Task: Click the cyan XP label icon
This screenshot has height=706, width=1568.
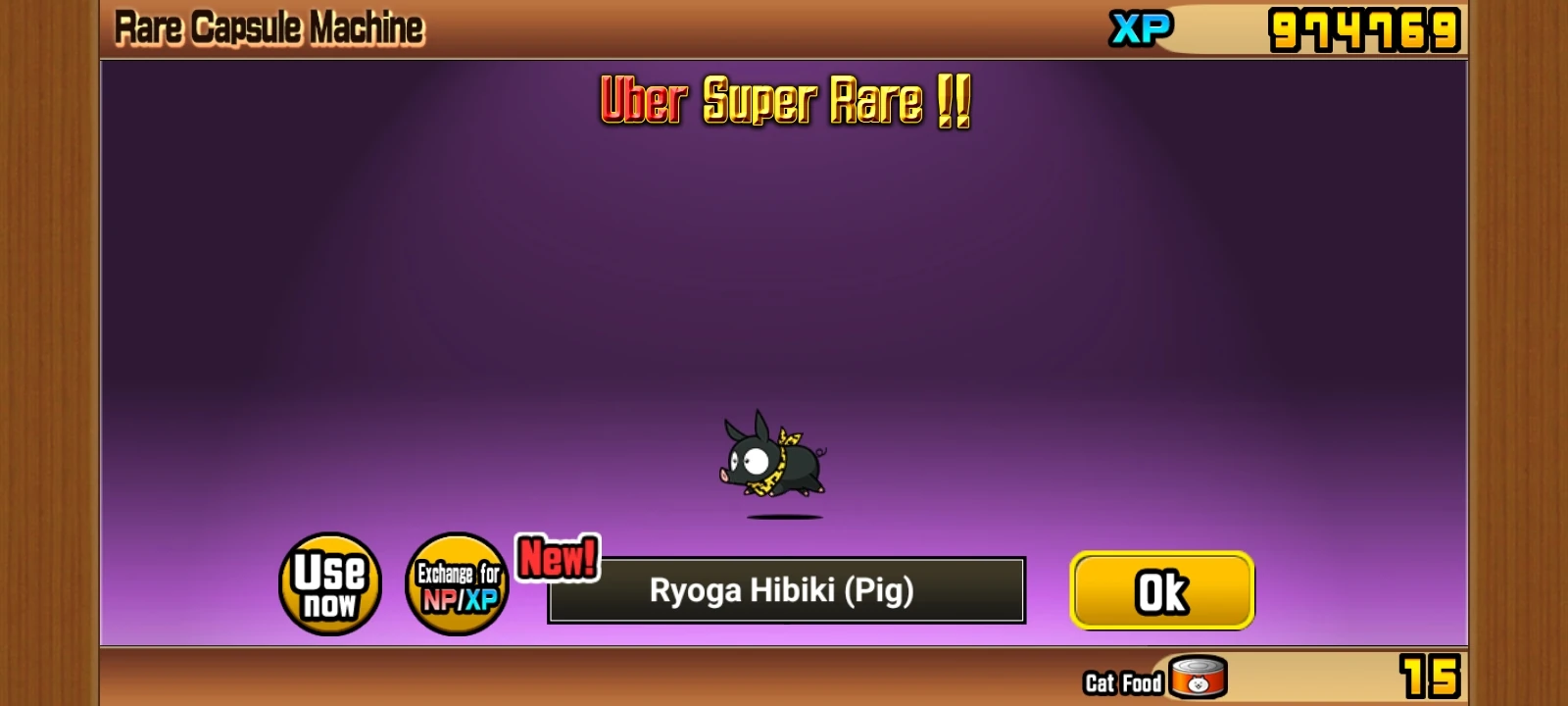Action: click(1139, 28)
